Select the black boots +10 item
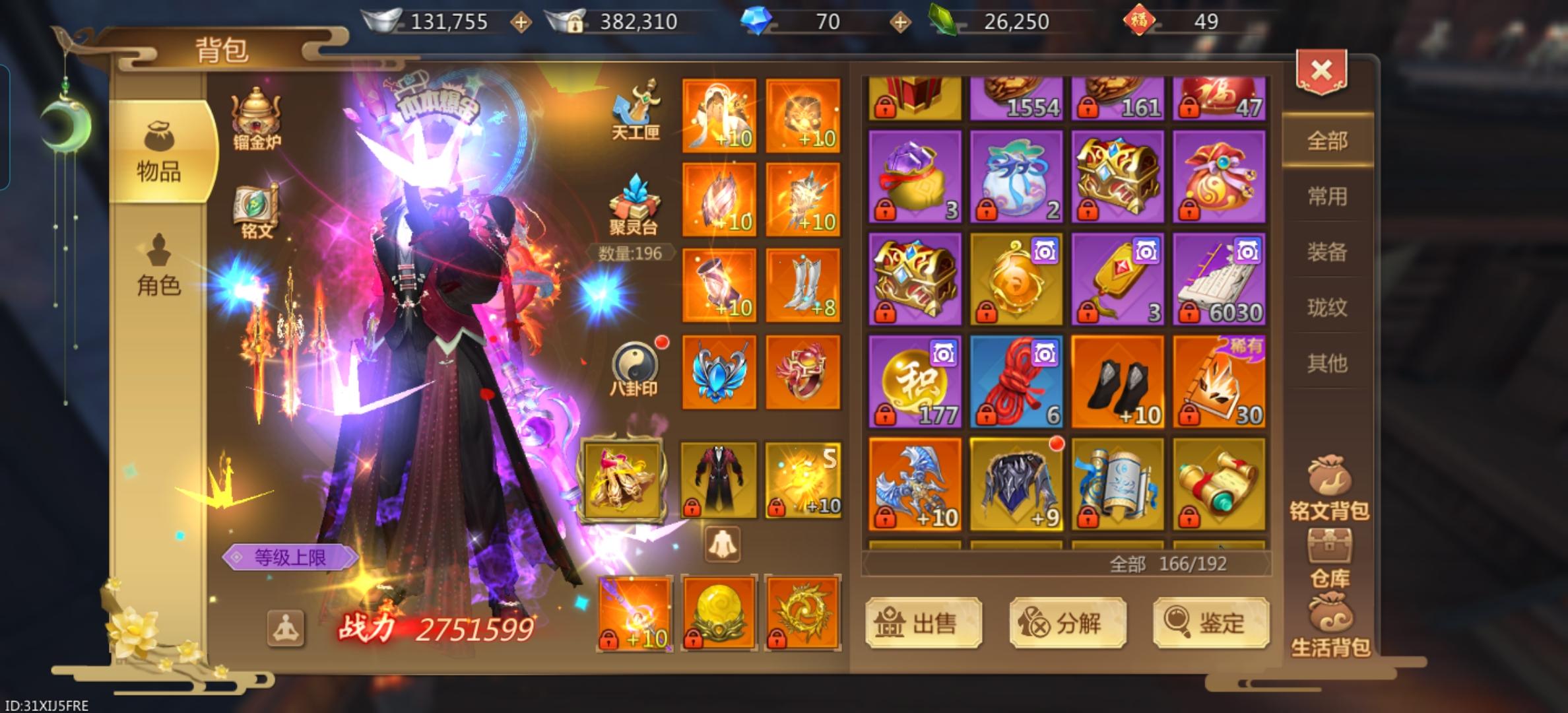 pyautogui.click(x=1118, y=382)
